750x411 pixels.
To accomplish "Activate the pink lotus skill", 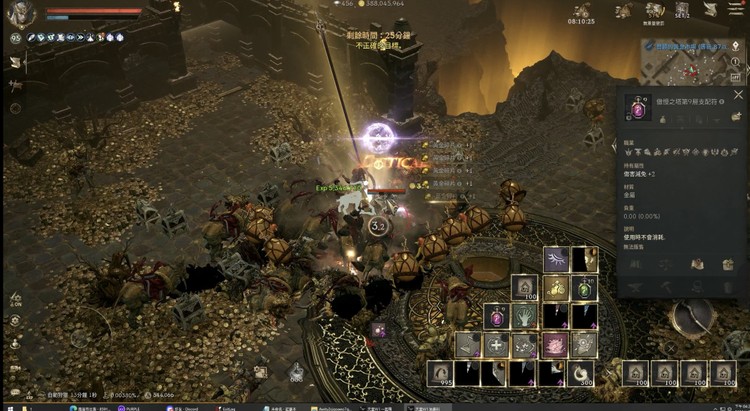I will pyautogui.click(x=557, y=345).
